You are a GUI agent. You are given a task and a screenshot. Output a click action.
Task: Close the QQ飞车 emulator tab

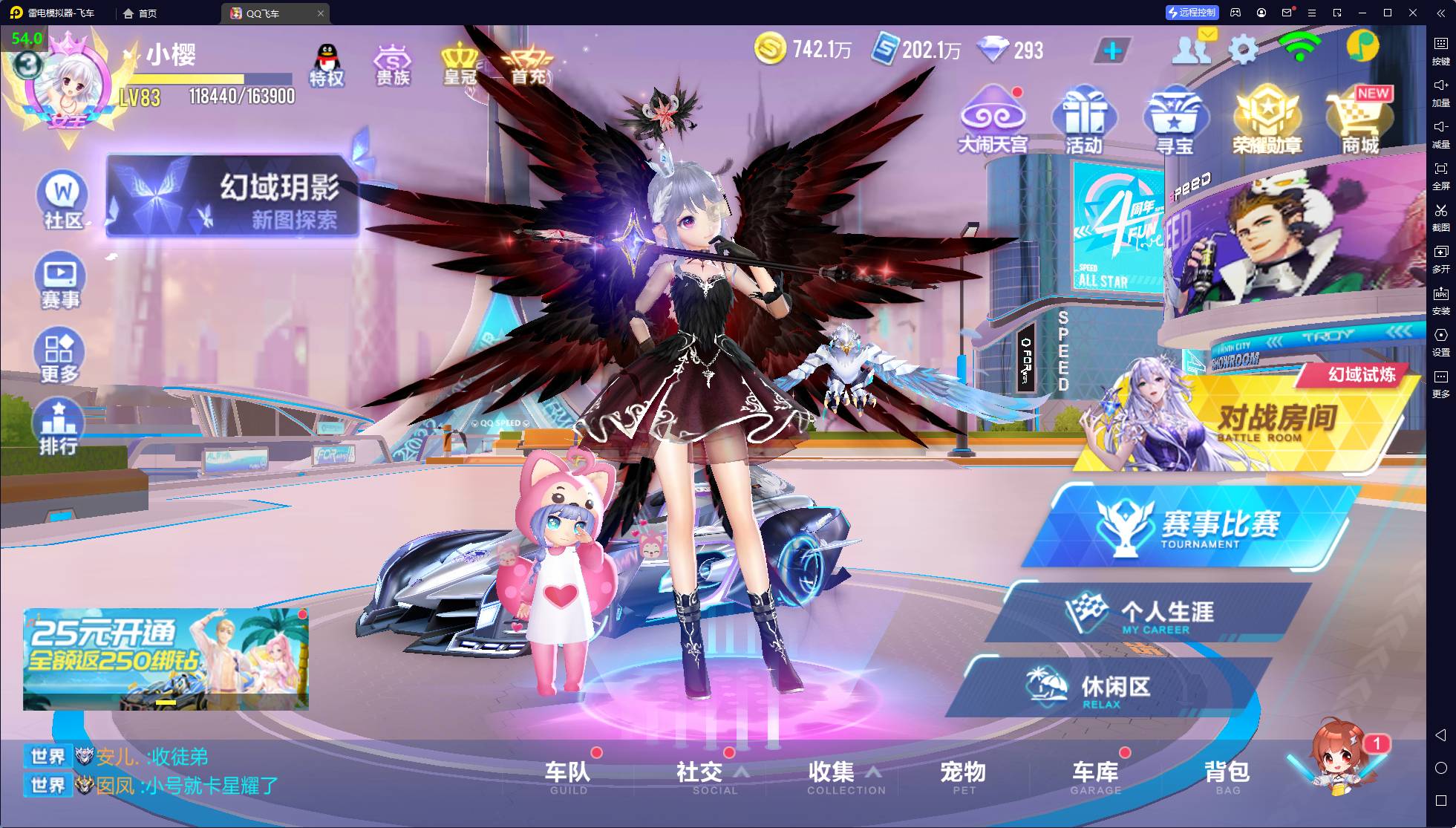[x=321, y=13]
